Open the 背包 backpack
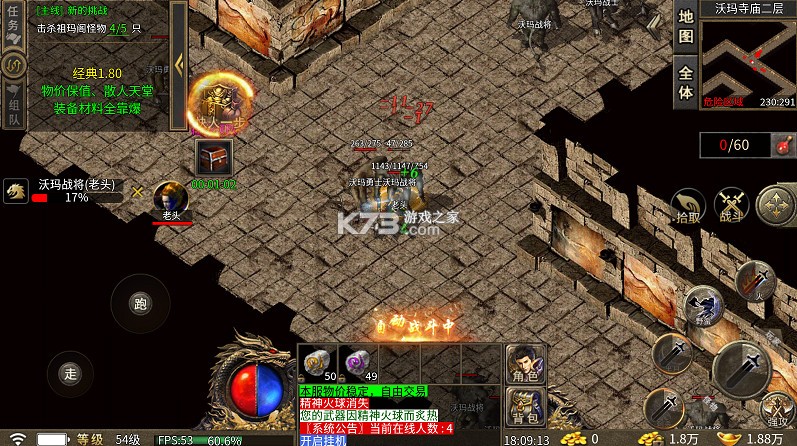The width and height of the screenshot is (797, 446). point(521,405)
